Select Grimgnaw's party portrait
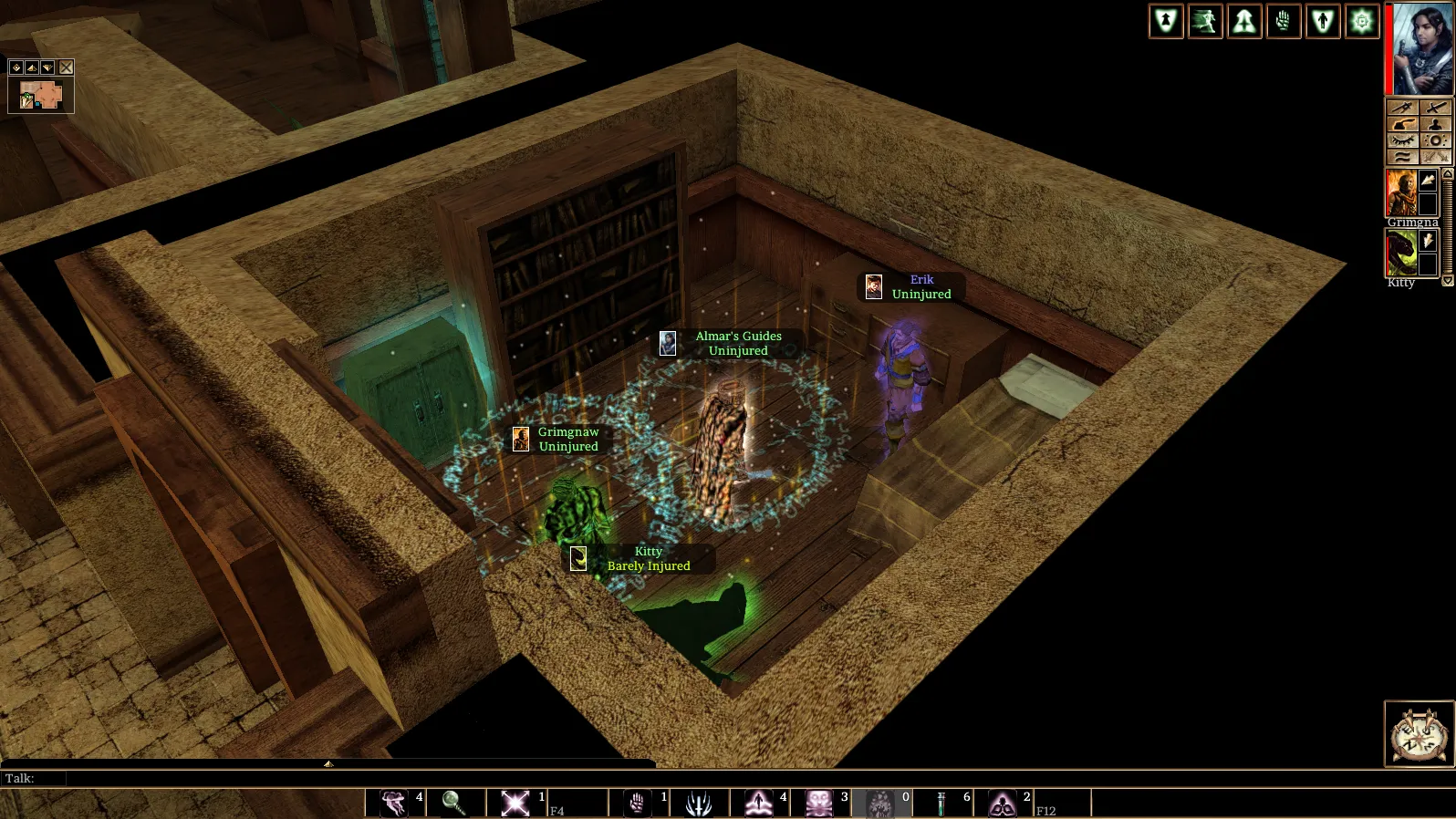 click(x=1401, y=192)
